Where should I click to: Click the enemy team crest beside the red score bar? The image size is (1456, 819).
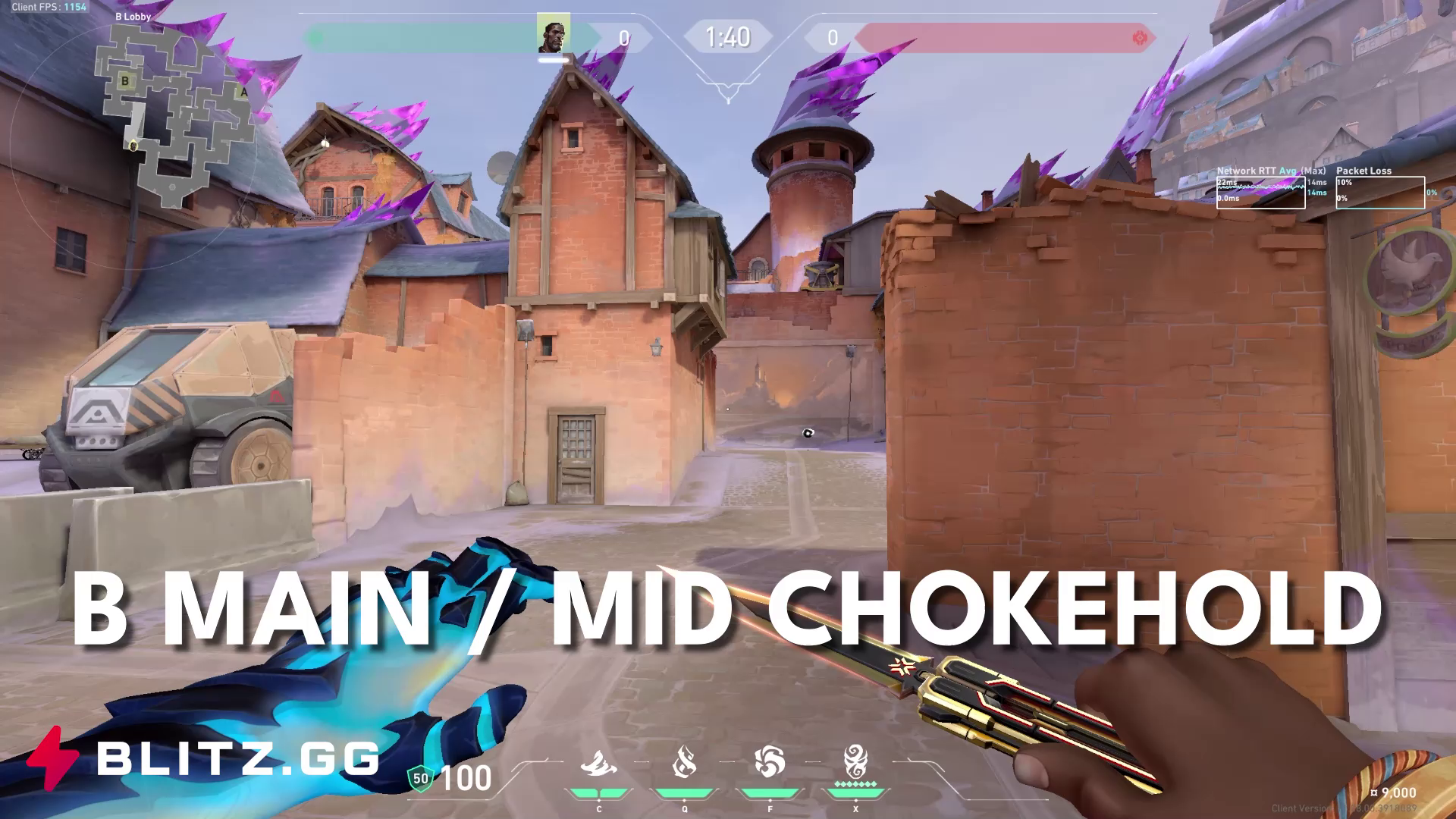[1139, 35]
